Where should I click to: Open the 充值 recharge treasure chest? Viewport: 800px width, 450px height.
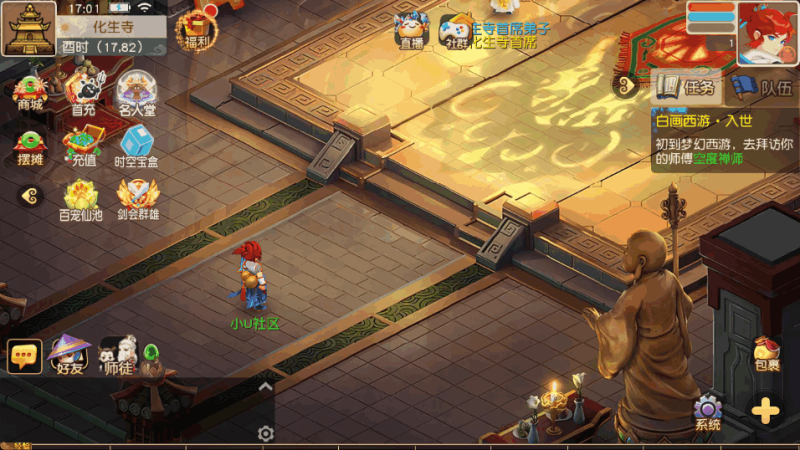[83, 145]
